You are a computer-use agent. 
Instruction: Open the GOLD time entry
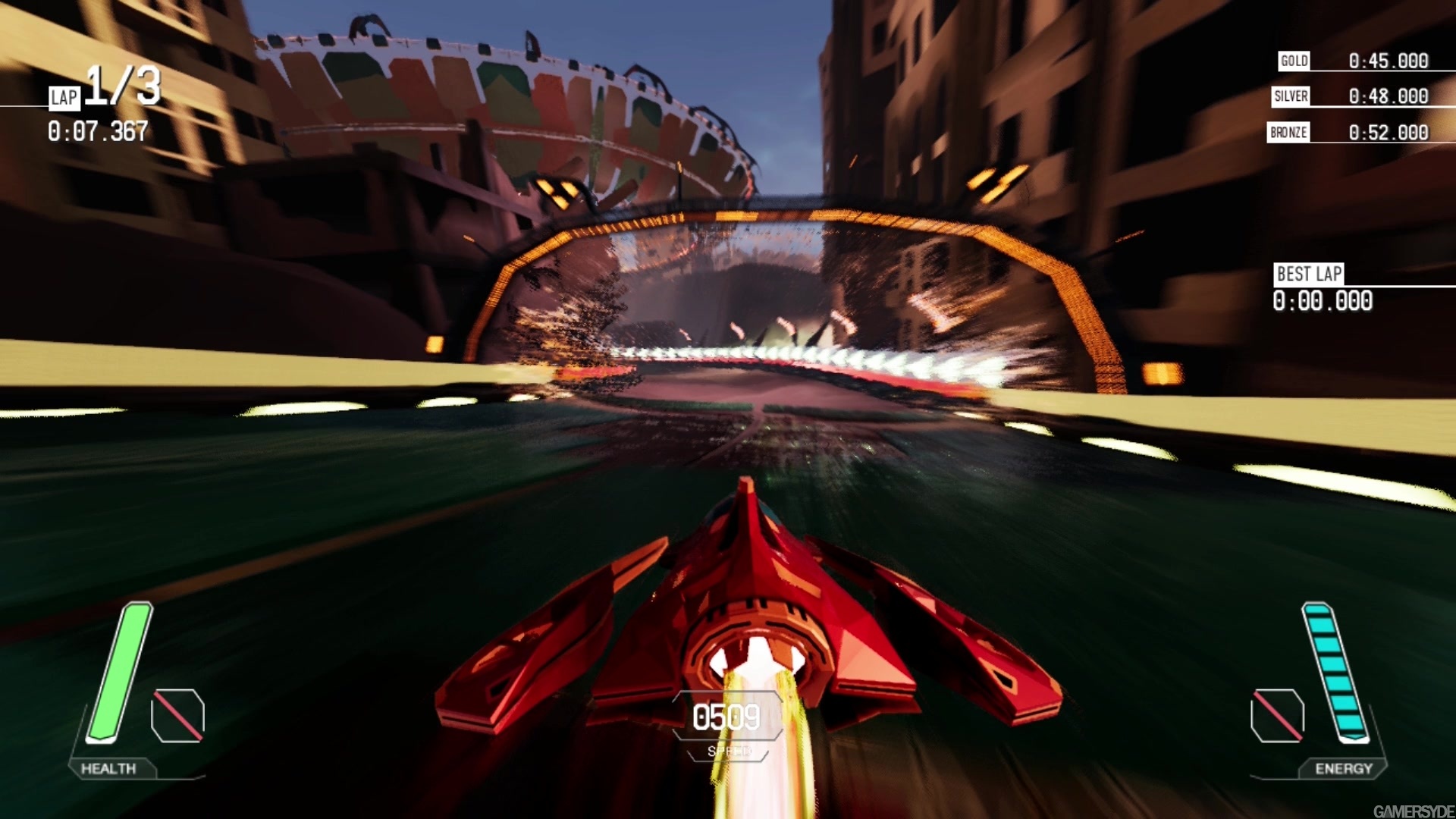pyautogui.click(x=1388, y=60)
